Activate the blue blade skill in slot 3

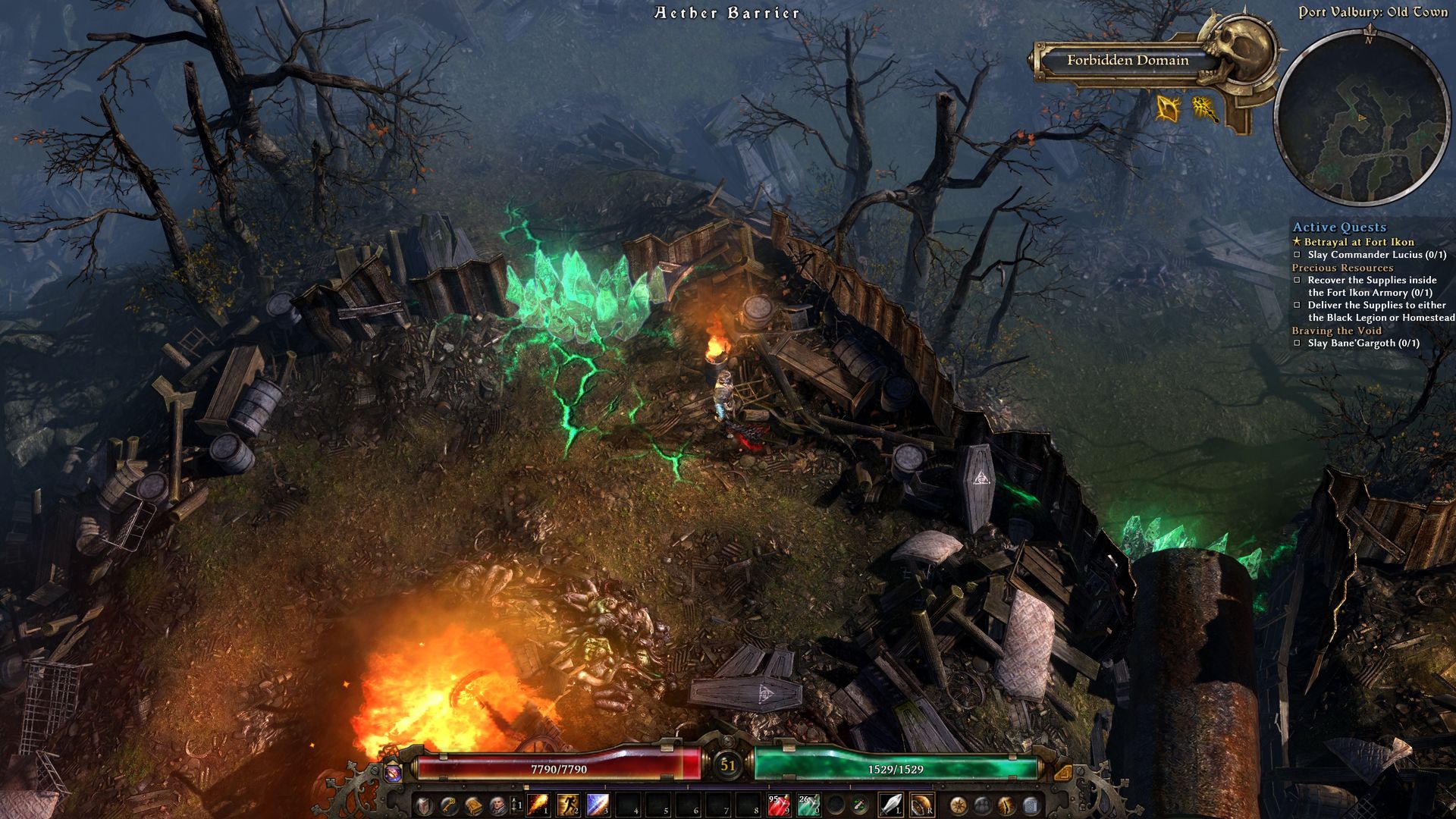coord(598,805)
